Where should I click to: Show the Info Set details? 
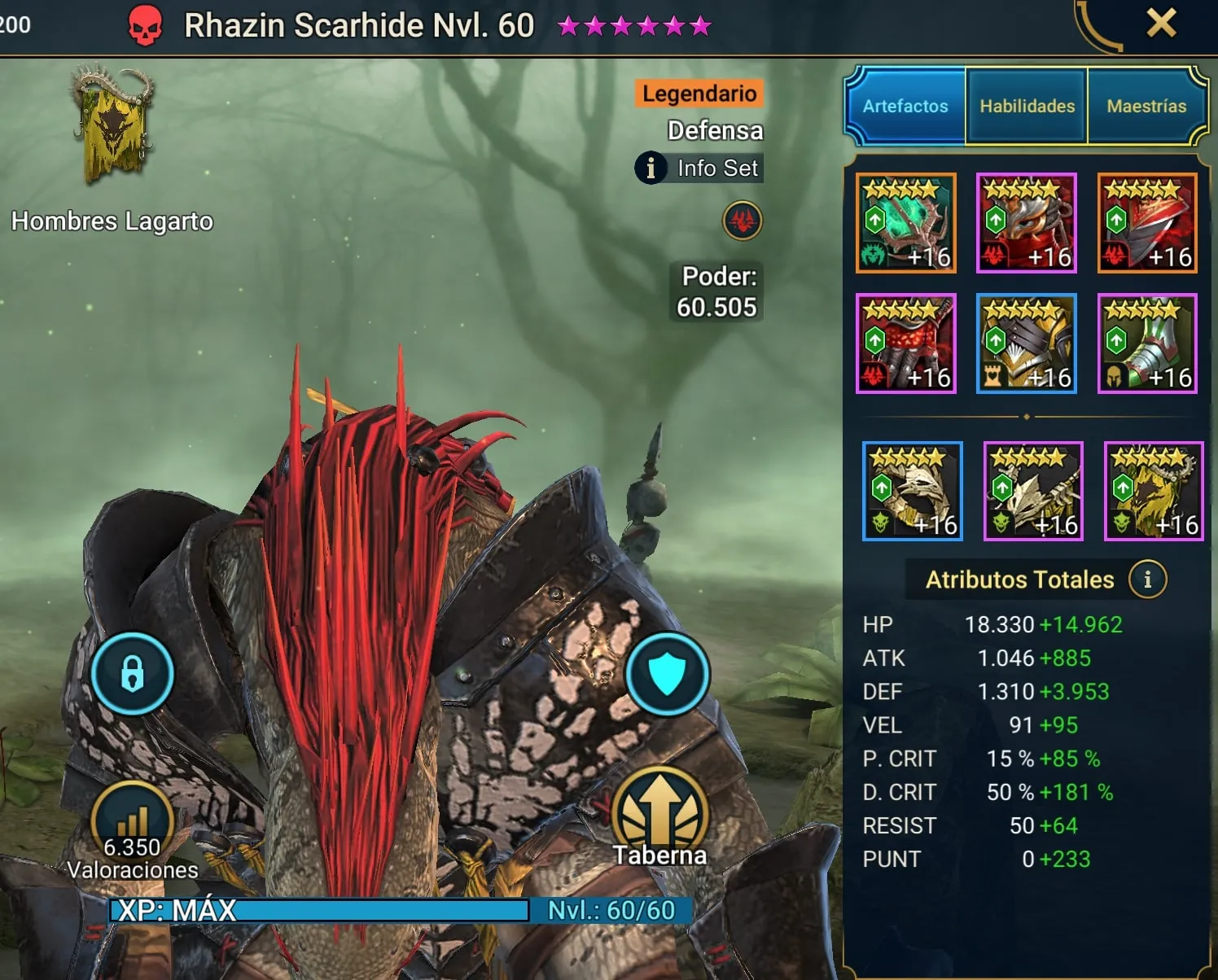tap(699, 168)
